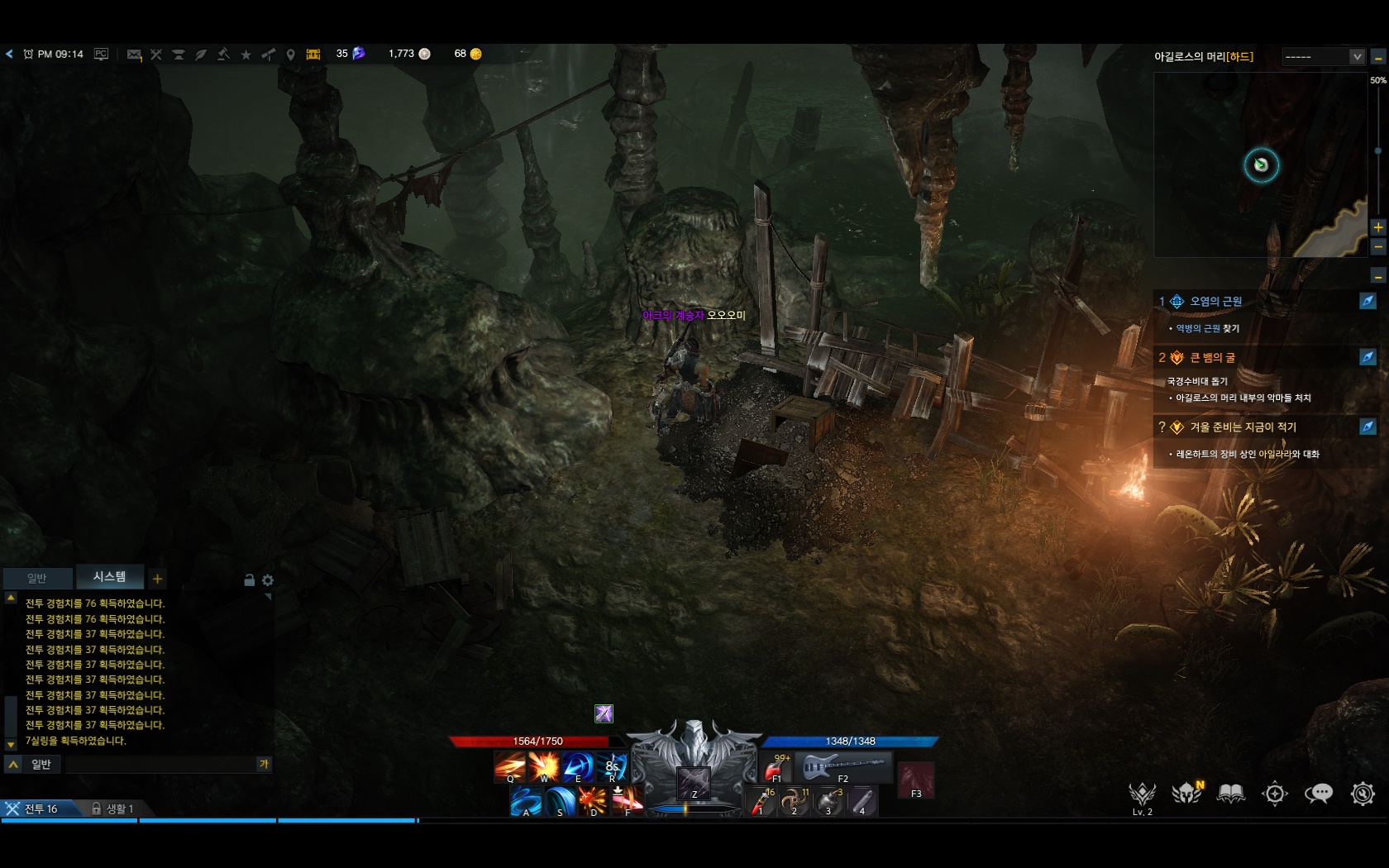The image size is (1389, 868).
Task: Switch to the '시스템' chat tab
Action: point(109,577)
